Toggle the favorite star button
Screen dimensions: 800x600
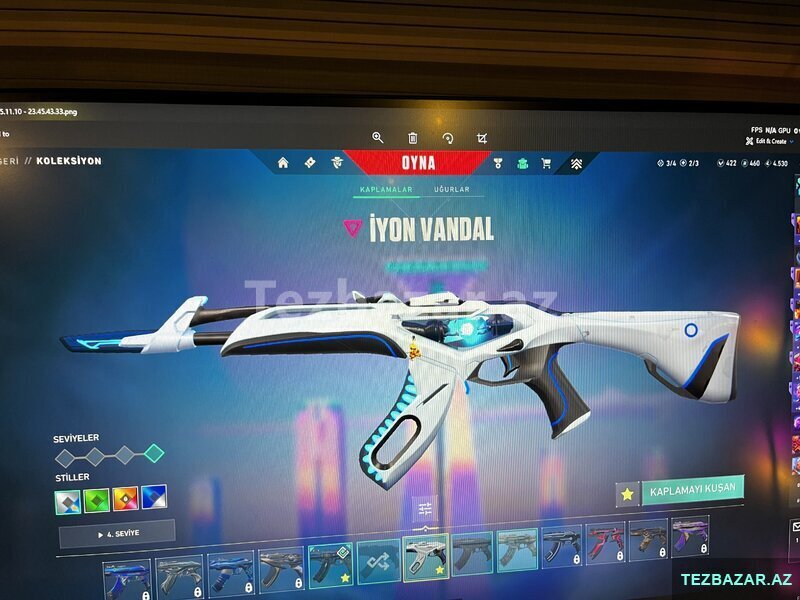pos(627,494)
